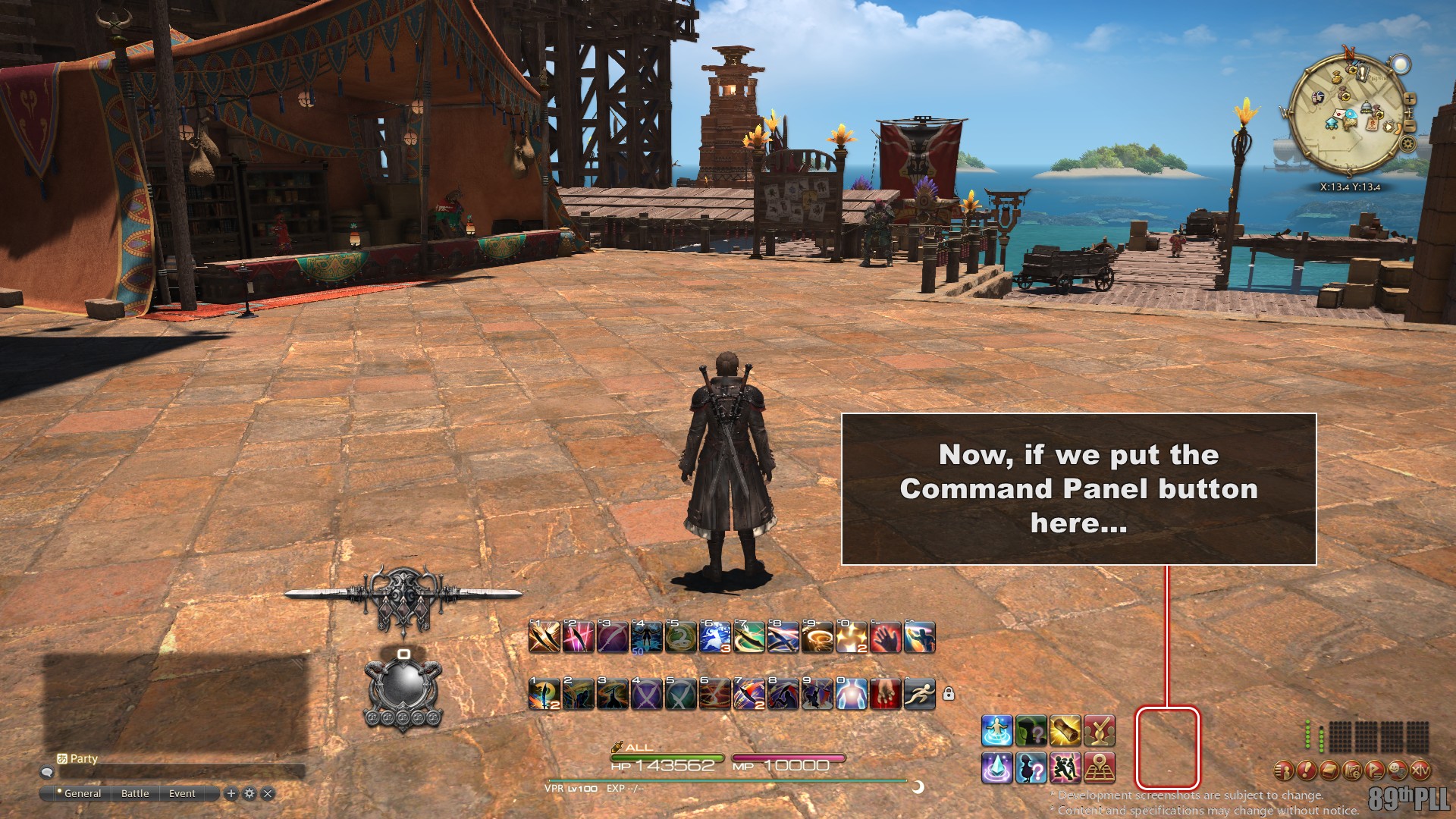Viewport: 1456px width, 819px height.
Task: Open the exclamation mark duty menu
Action: 1306,770
